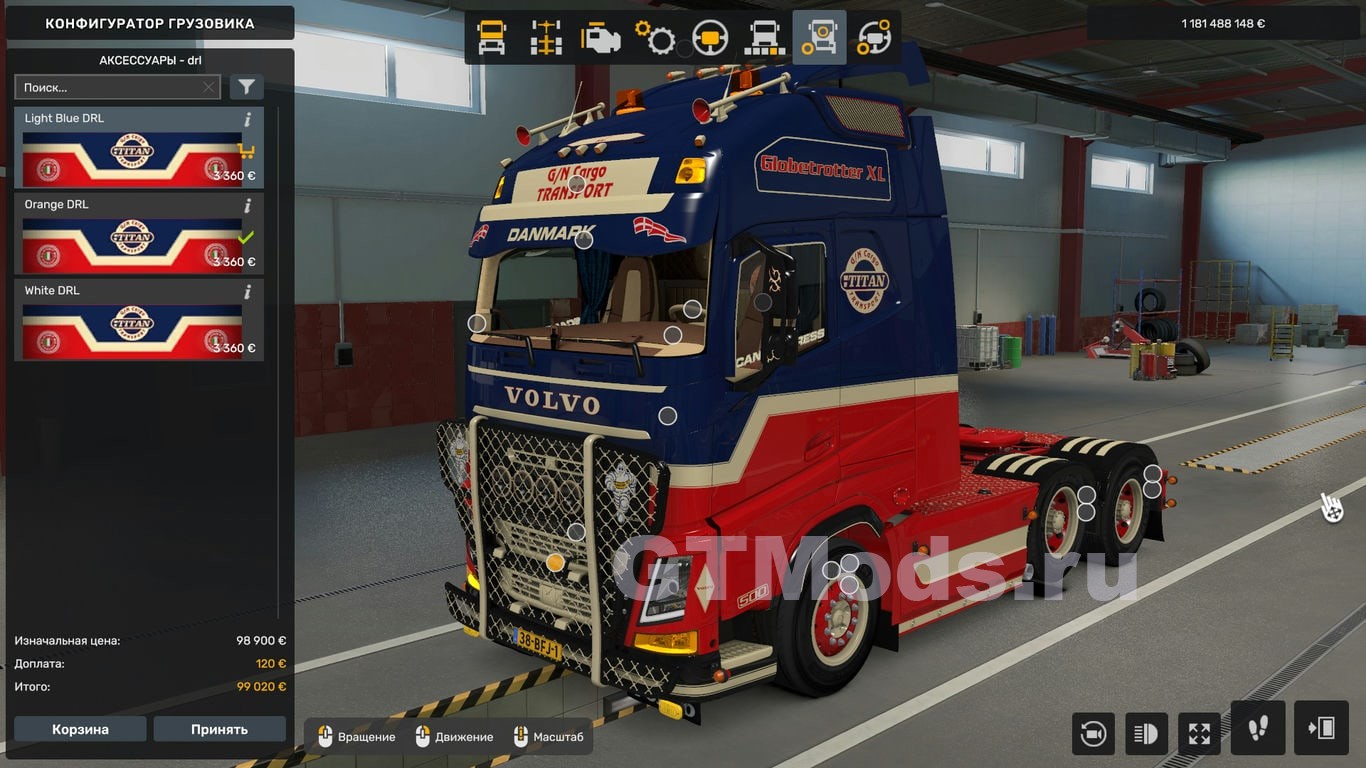Click the accessory search field
Viewport: 1366px width, 768px height.
(110, 87)
